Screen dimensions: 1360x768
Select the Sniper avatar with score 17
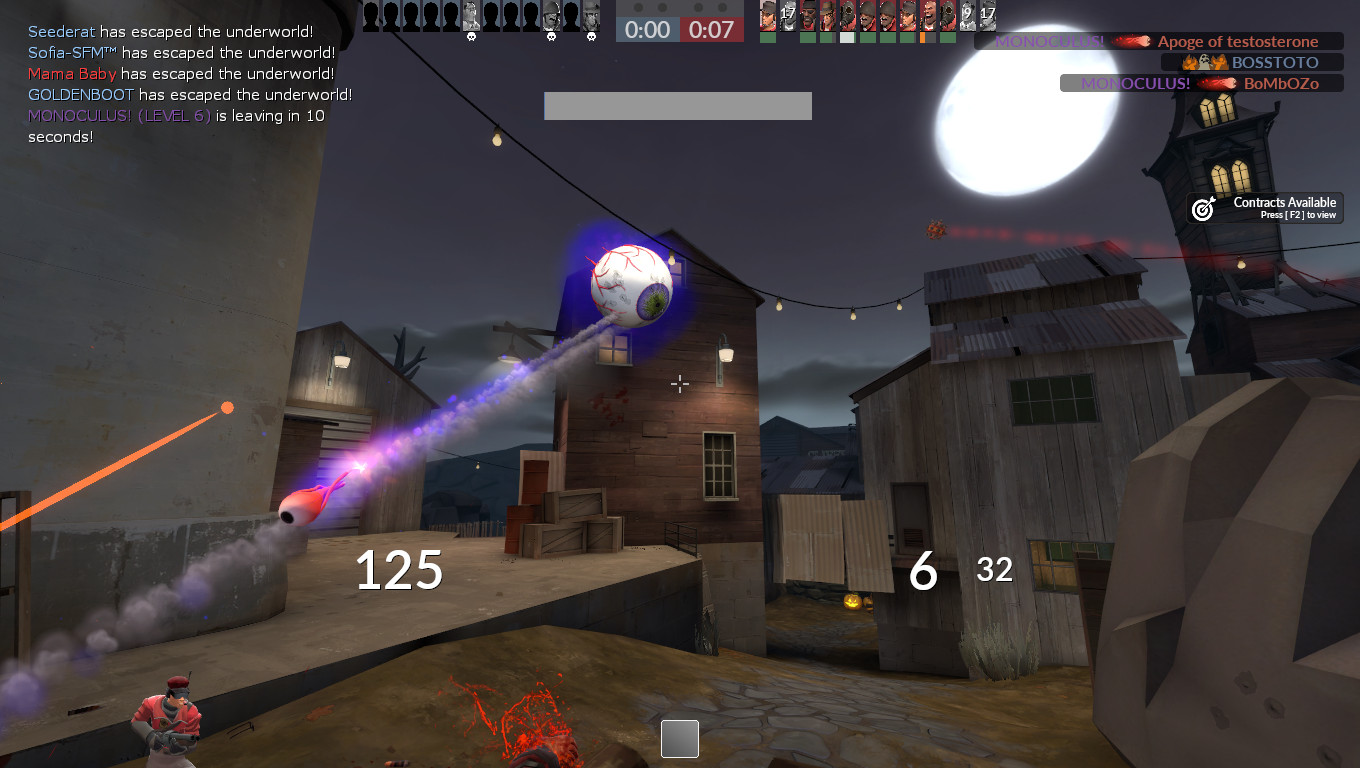(988, 15)
